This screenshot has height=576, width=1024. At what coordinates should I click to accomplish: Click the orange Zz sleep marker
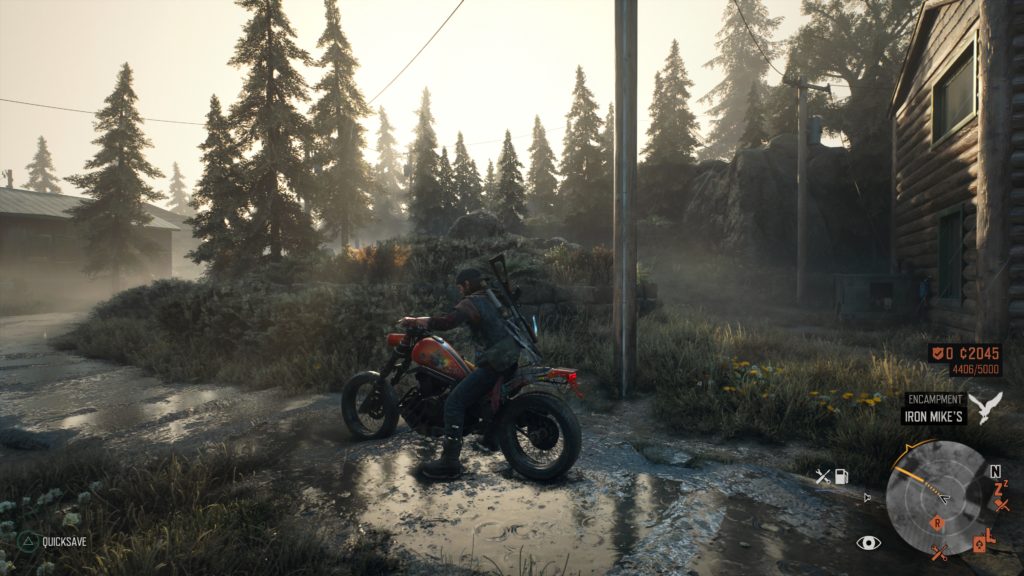1000,488
